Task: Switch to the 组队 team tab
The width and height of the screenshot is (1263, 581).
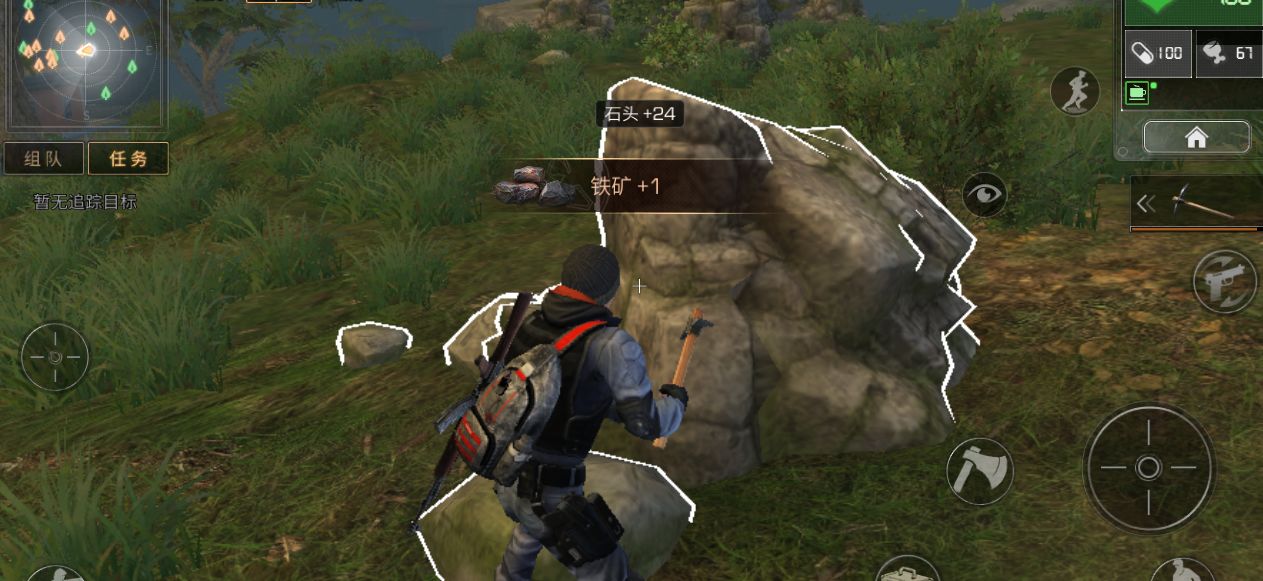Action: click(x=43, y=158)
